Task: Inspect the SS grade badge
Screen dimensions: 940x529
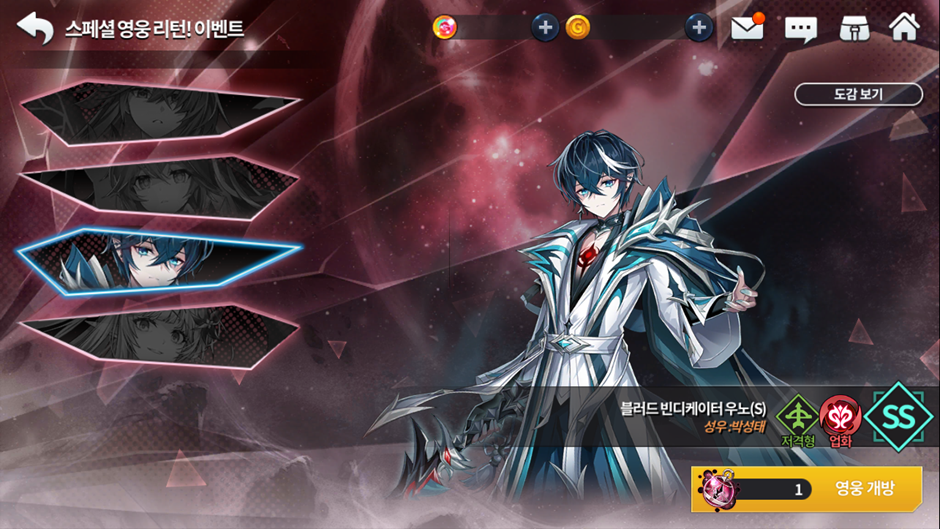Action: click(x=898, y=416)
